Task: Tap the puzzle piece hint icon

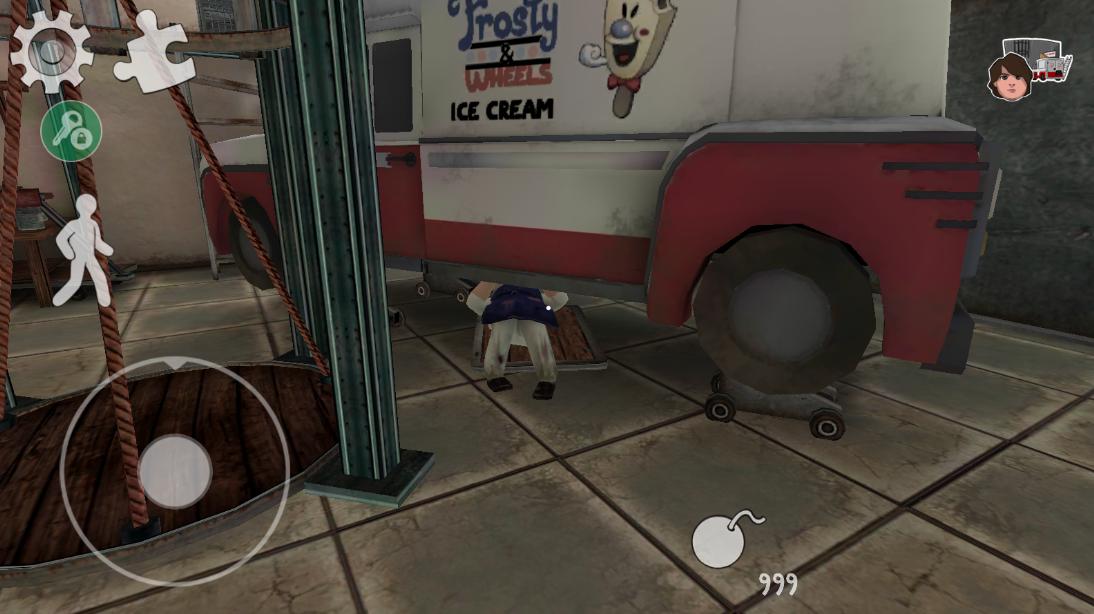Action: coord(152,50)
